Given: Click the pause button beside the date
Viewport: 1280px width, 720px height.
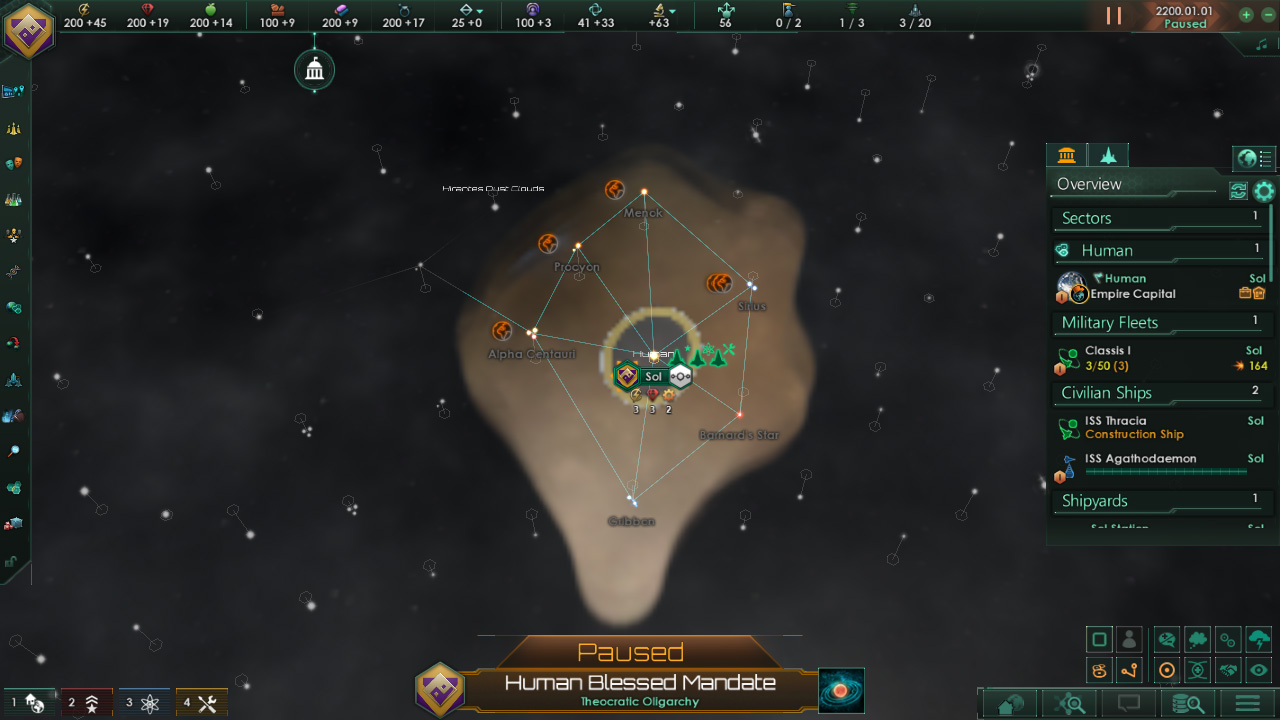Looking at the screenshot, I should click(1113, 16).
